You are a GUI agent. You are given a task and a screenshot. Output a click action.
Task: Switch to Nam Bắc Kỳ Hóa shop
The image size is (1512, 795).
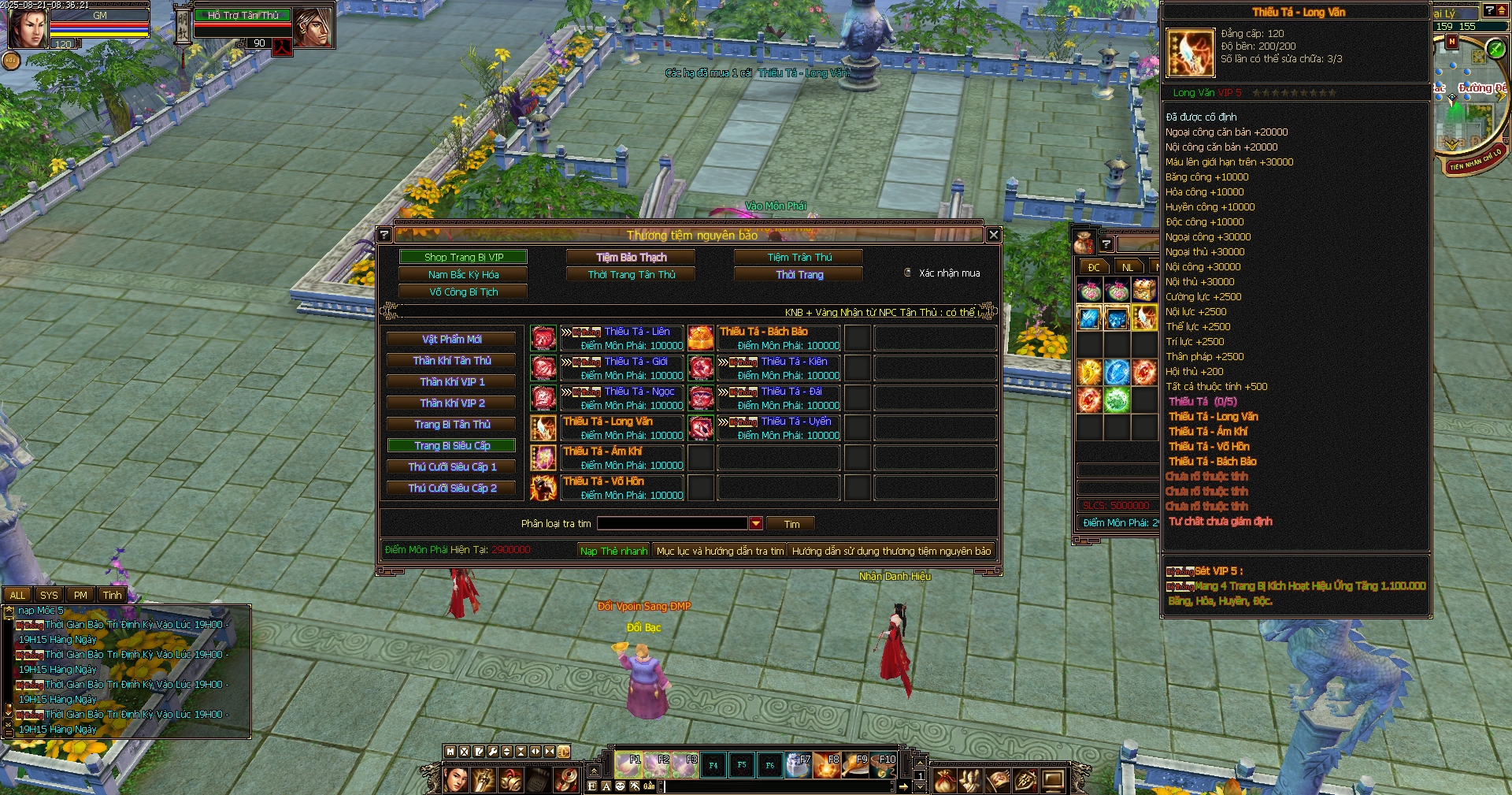tap(463, 274)
